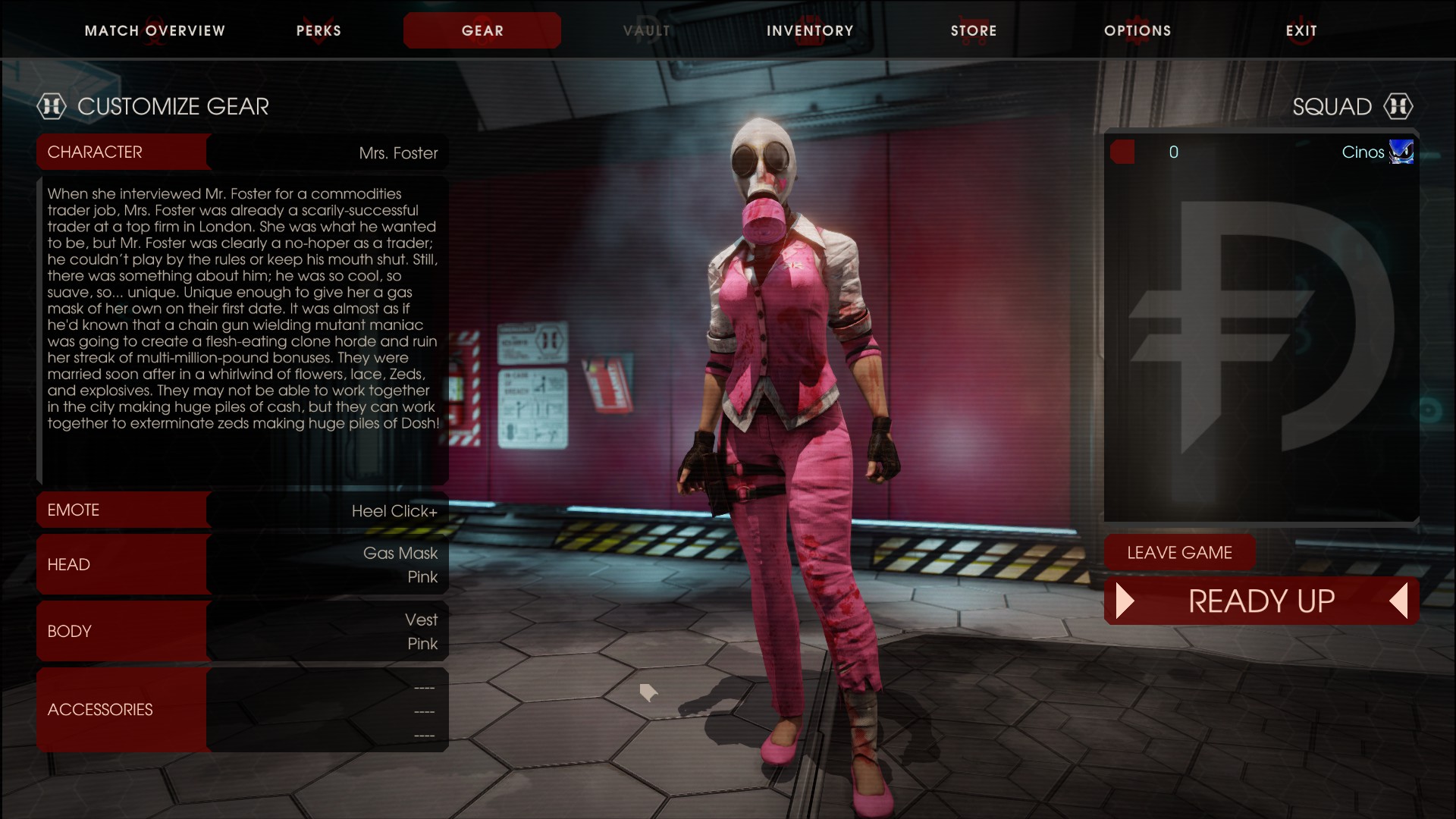Leave the game
This screenshot has height=819, width=1456.
coord(1179,553)
